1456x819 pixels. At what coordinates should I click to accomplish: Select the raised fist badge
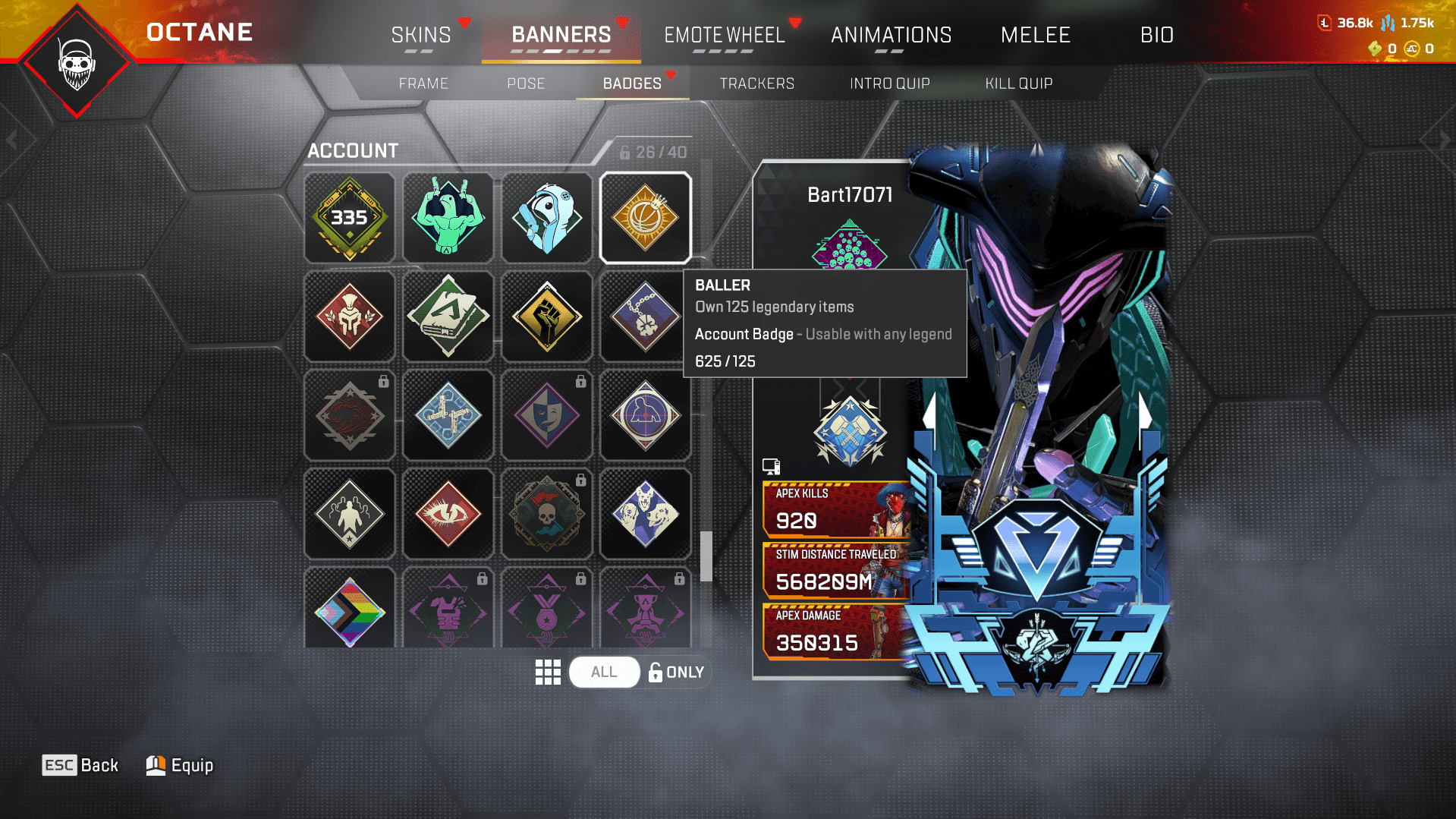[x=546, y=317]
